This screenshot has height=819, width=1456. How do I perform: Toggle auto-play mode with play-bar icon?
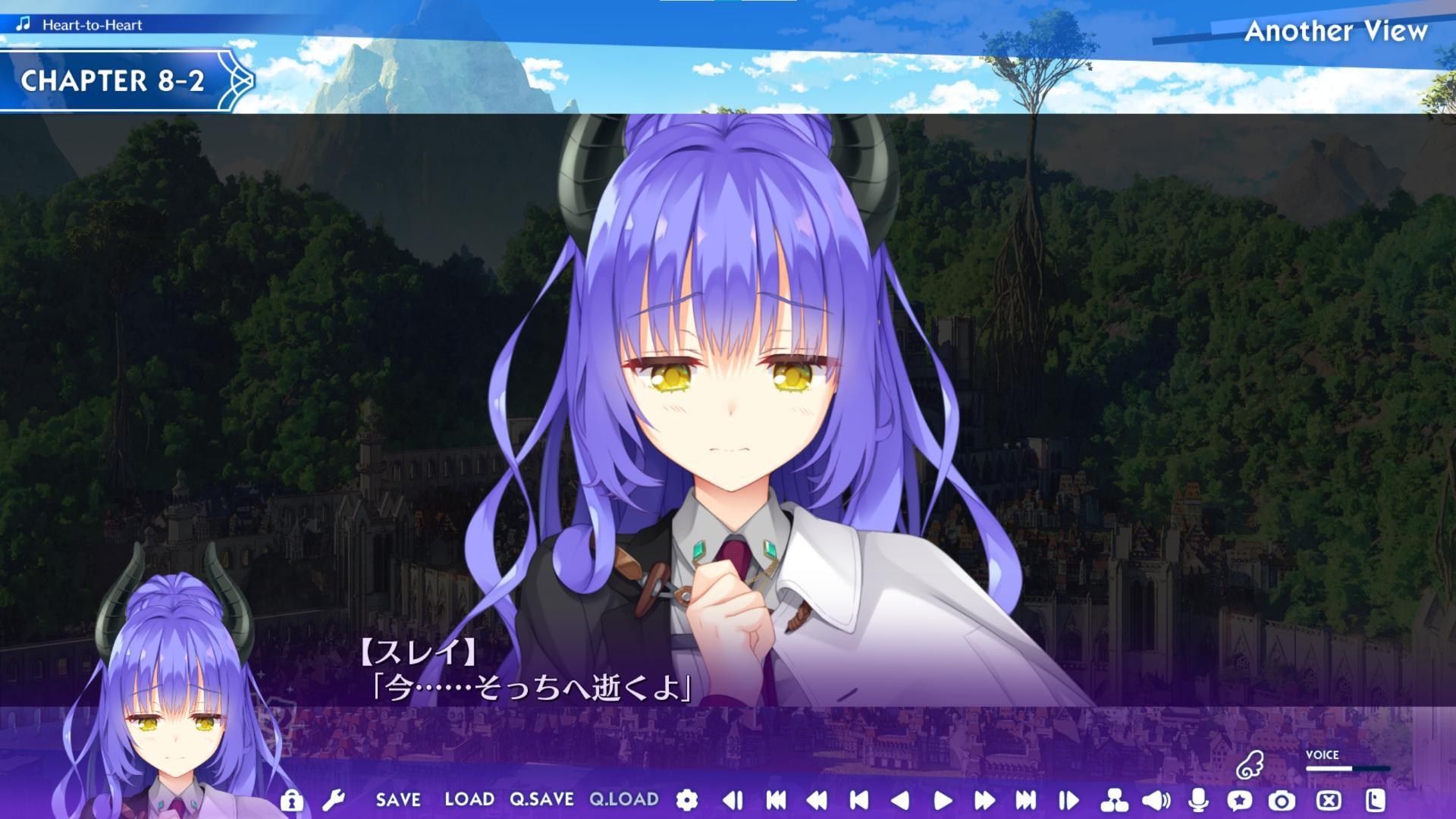pos(1069,799)
